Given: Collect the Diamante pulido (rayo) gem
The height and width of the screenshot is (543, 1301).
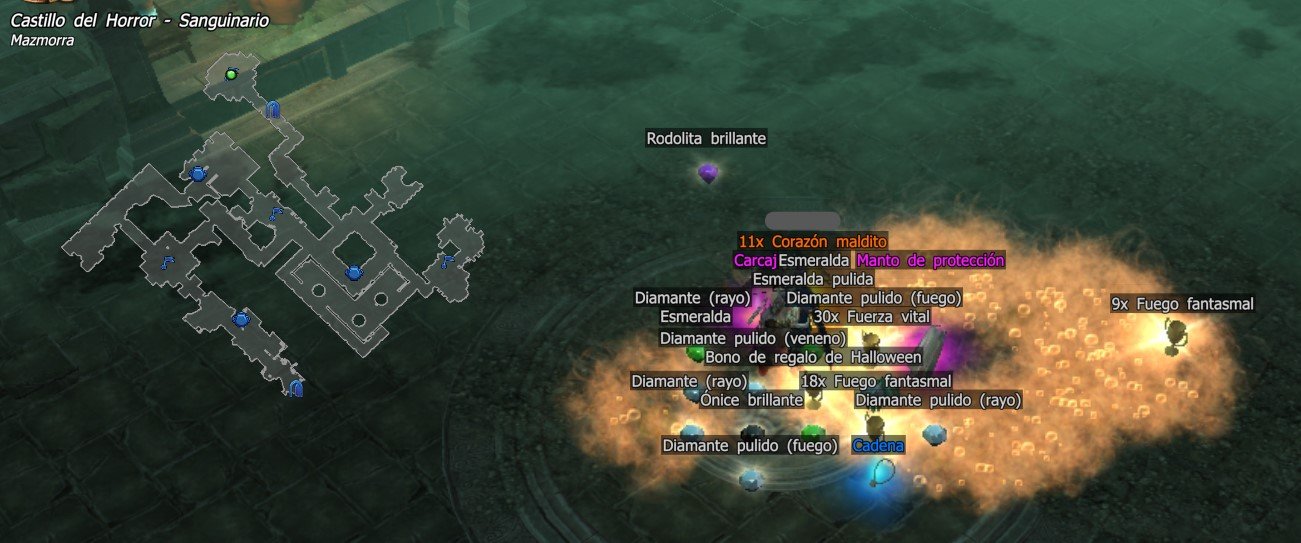Looking at the screenshot, I should (x=938, y=400).
